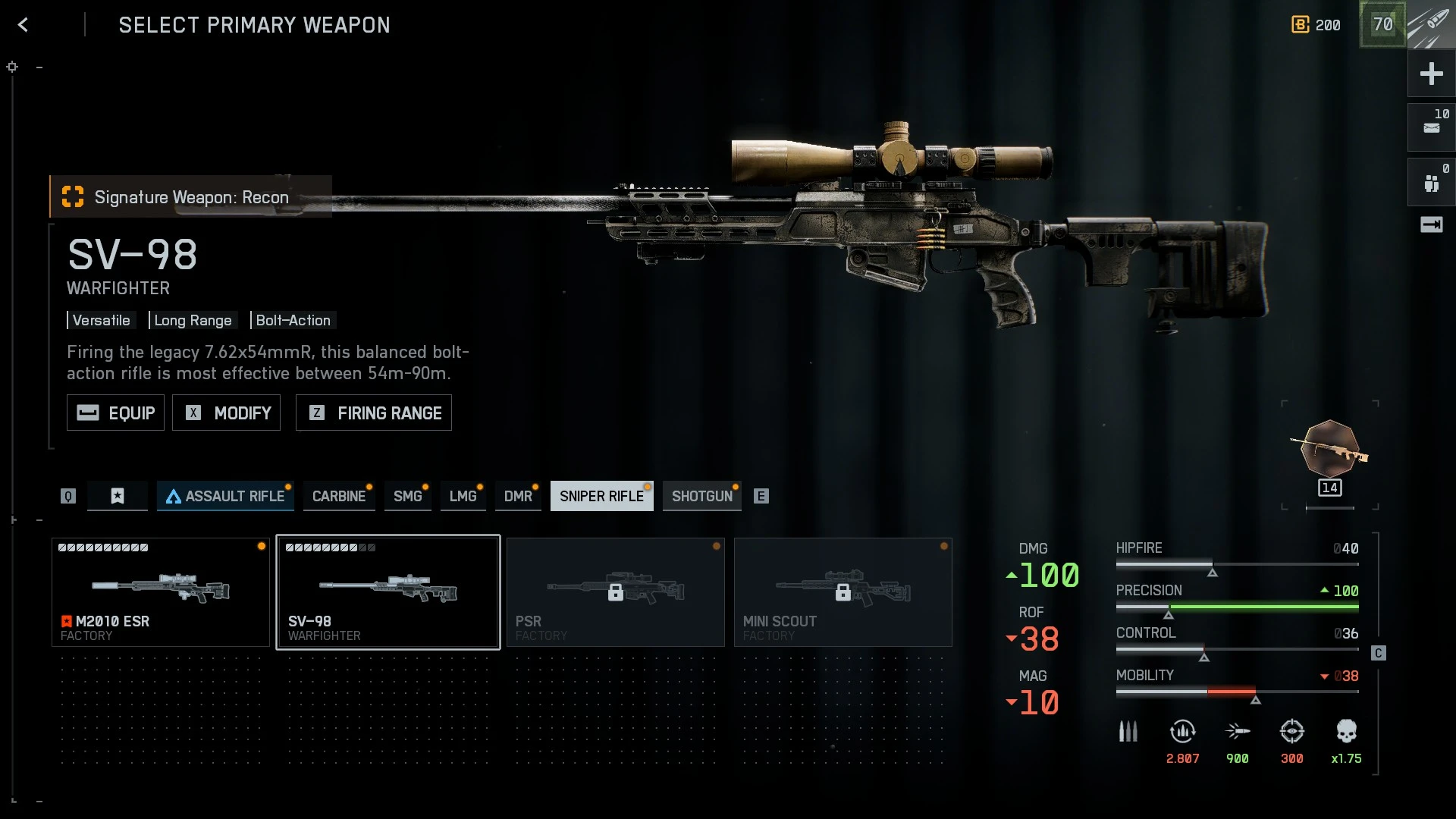Select the M2010 ESR weapon tile
The height and width of the screenshot is (819, 1456).
tap(161, 592)
